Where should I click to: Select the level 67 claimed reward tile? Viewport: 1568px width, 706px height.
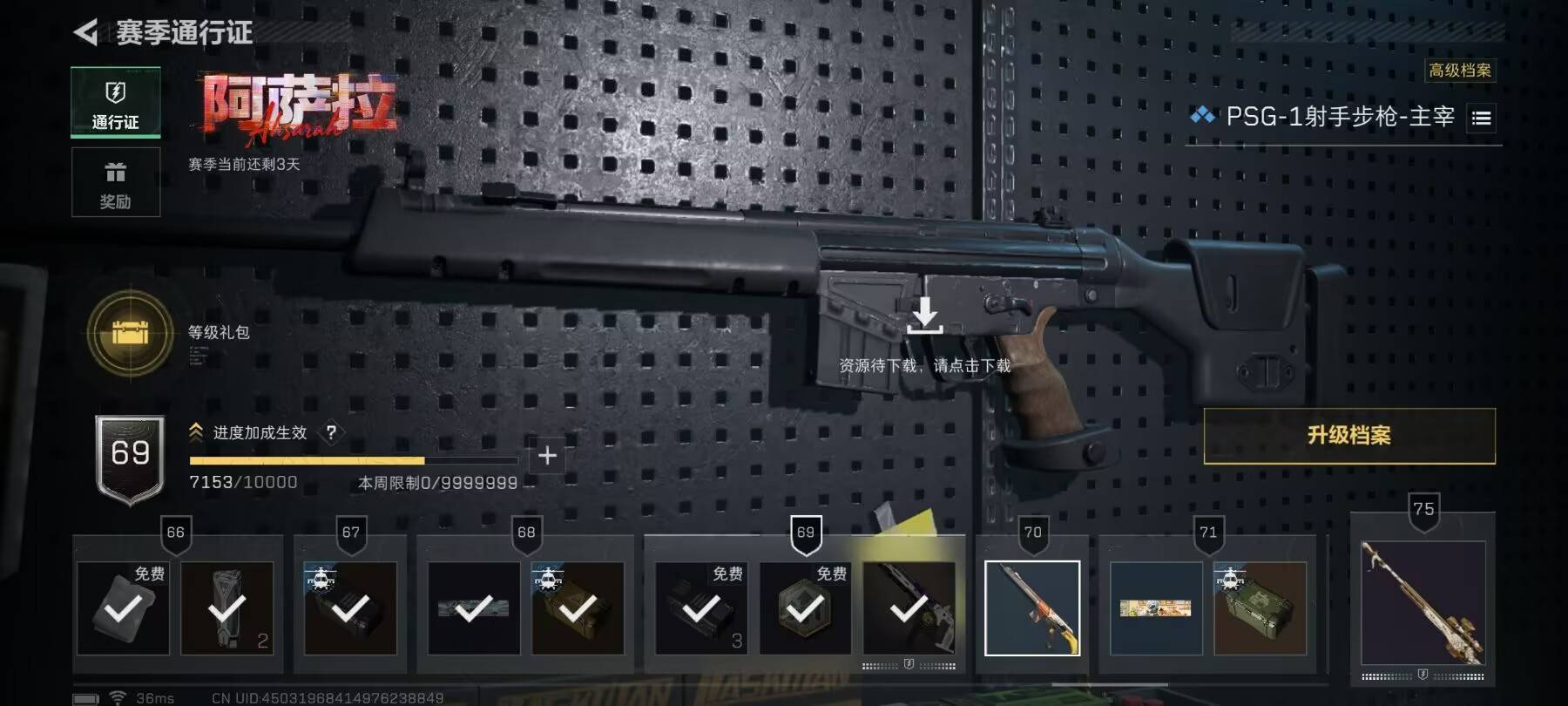point(350,608)
